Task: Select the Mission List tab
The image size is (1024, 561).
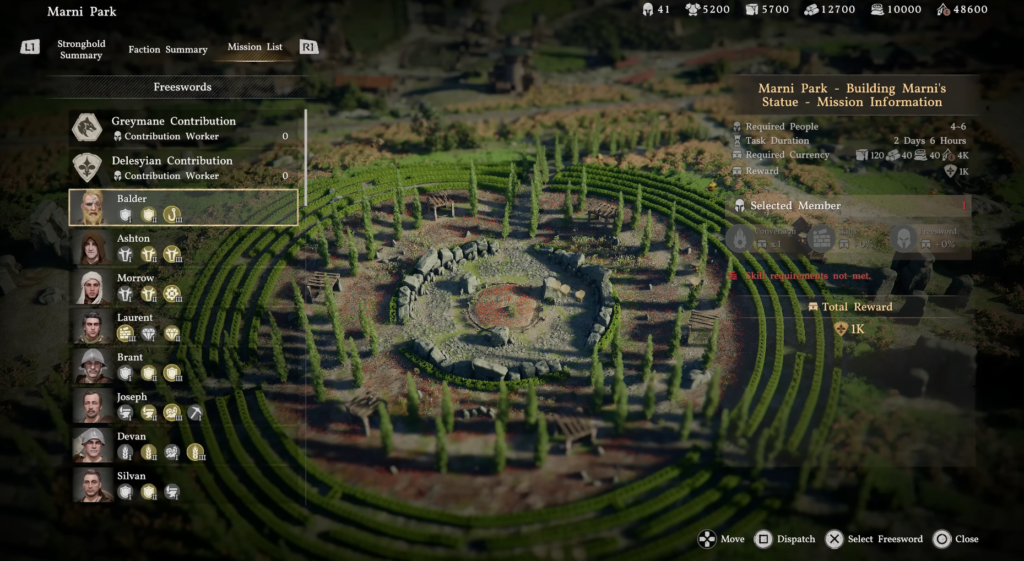Action: coord(254,47)
